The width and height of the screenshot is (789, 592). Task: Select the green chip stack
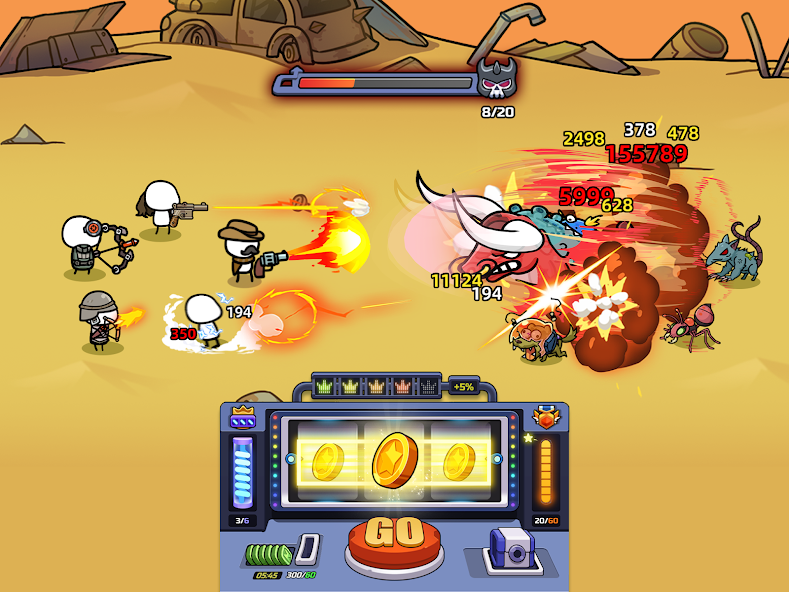pyautogui.click(x=268, y=554)
